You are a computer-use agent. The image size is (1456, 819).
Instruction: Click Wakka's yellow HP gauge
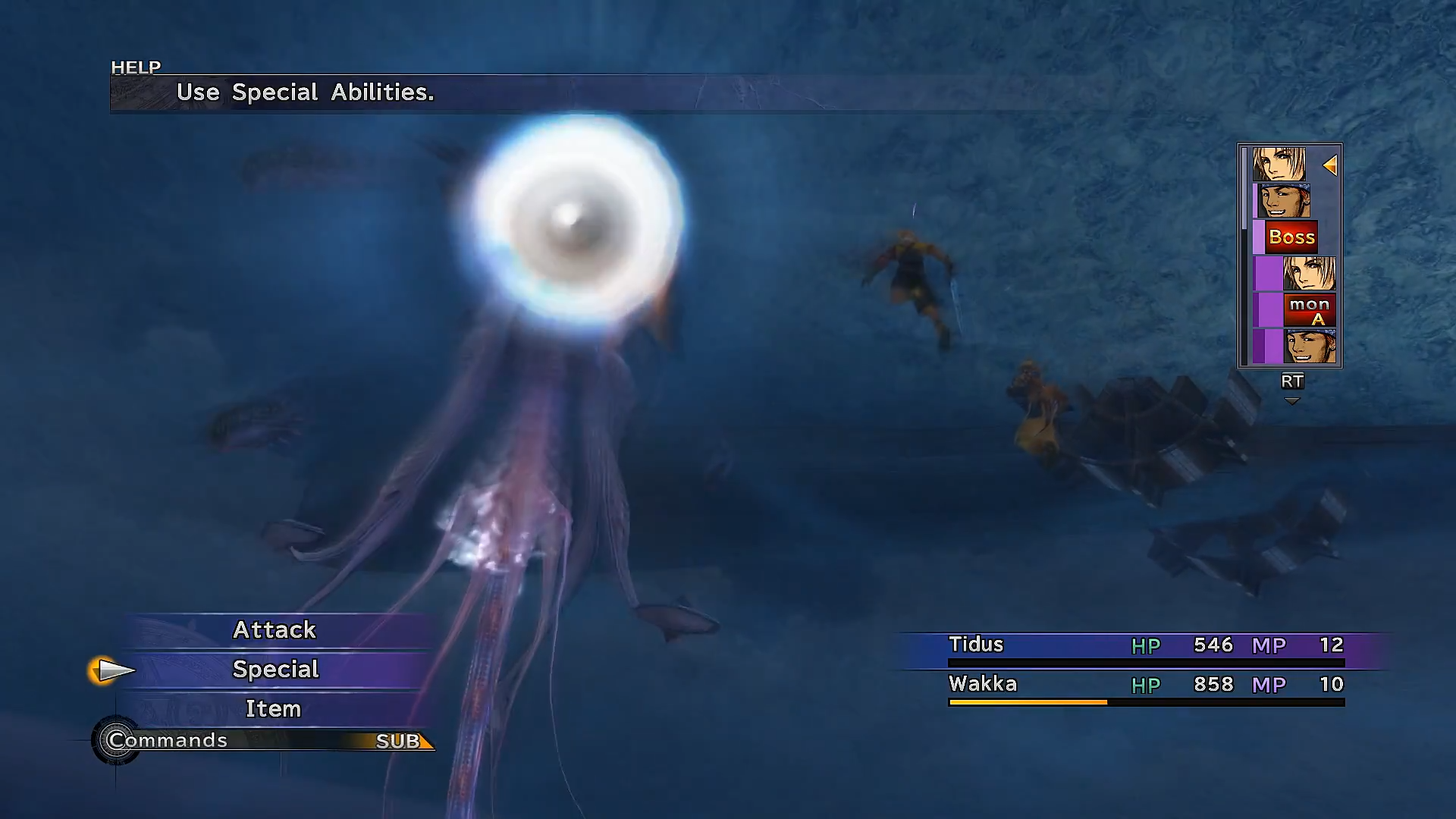(1028, 701)
